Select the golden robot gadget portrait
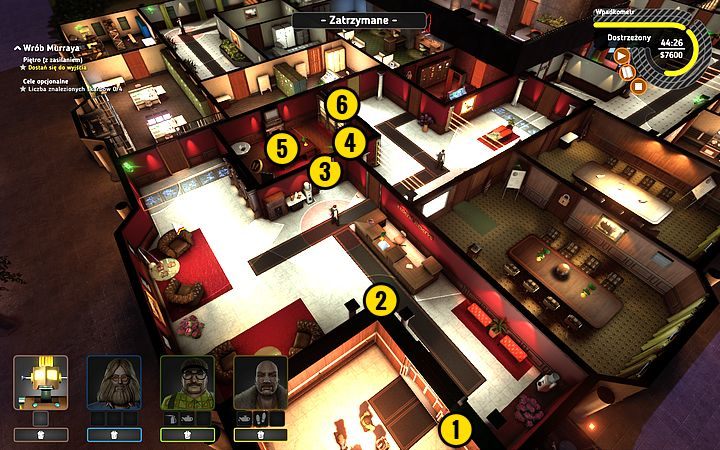The image size is (720, 450). (x=41, y=381)
